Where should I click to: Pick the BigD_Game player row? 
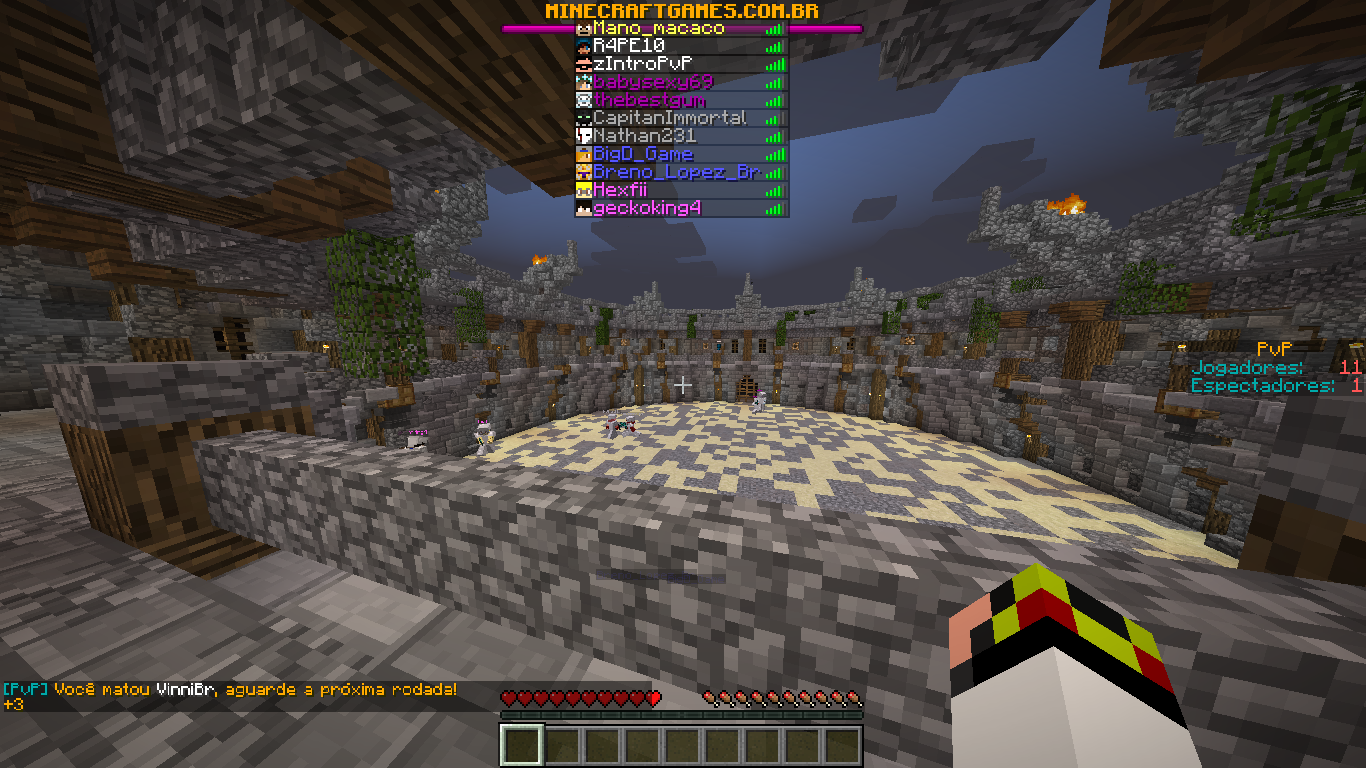tap(642, 154)
